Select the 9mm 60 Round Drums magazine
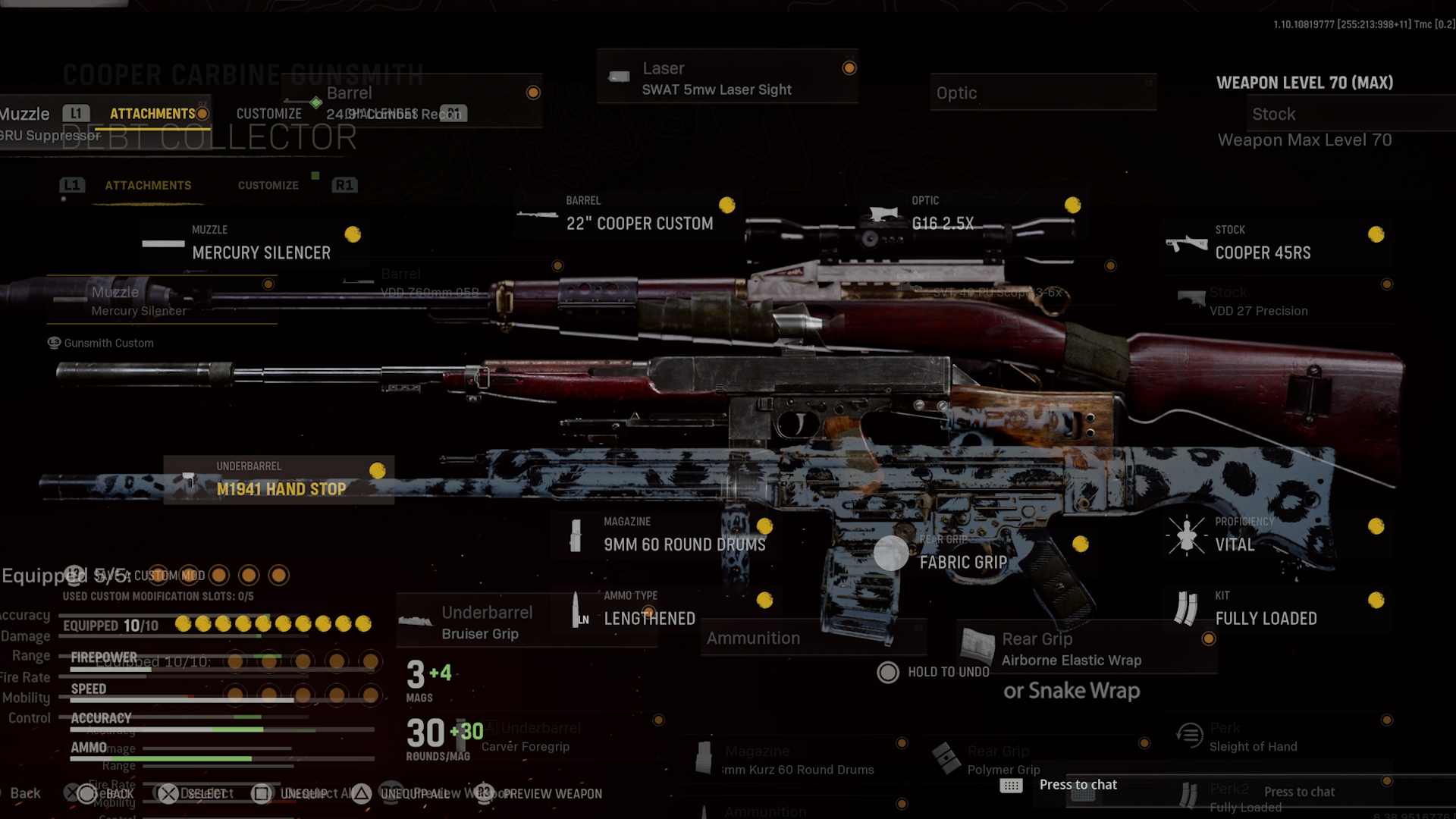1456x819 pixels. click(684, 544)
